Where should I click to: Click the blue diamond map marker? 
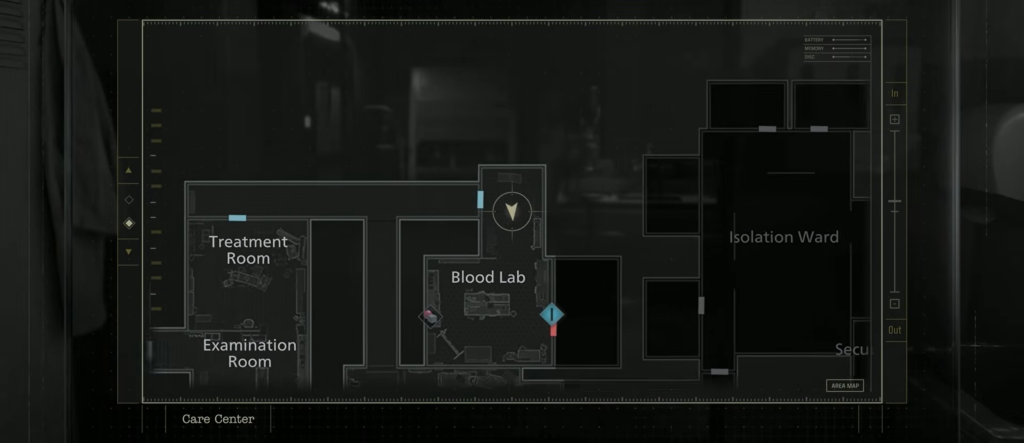(x=552, y=315)
